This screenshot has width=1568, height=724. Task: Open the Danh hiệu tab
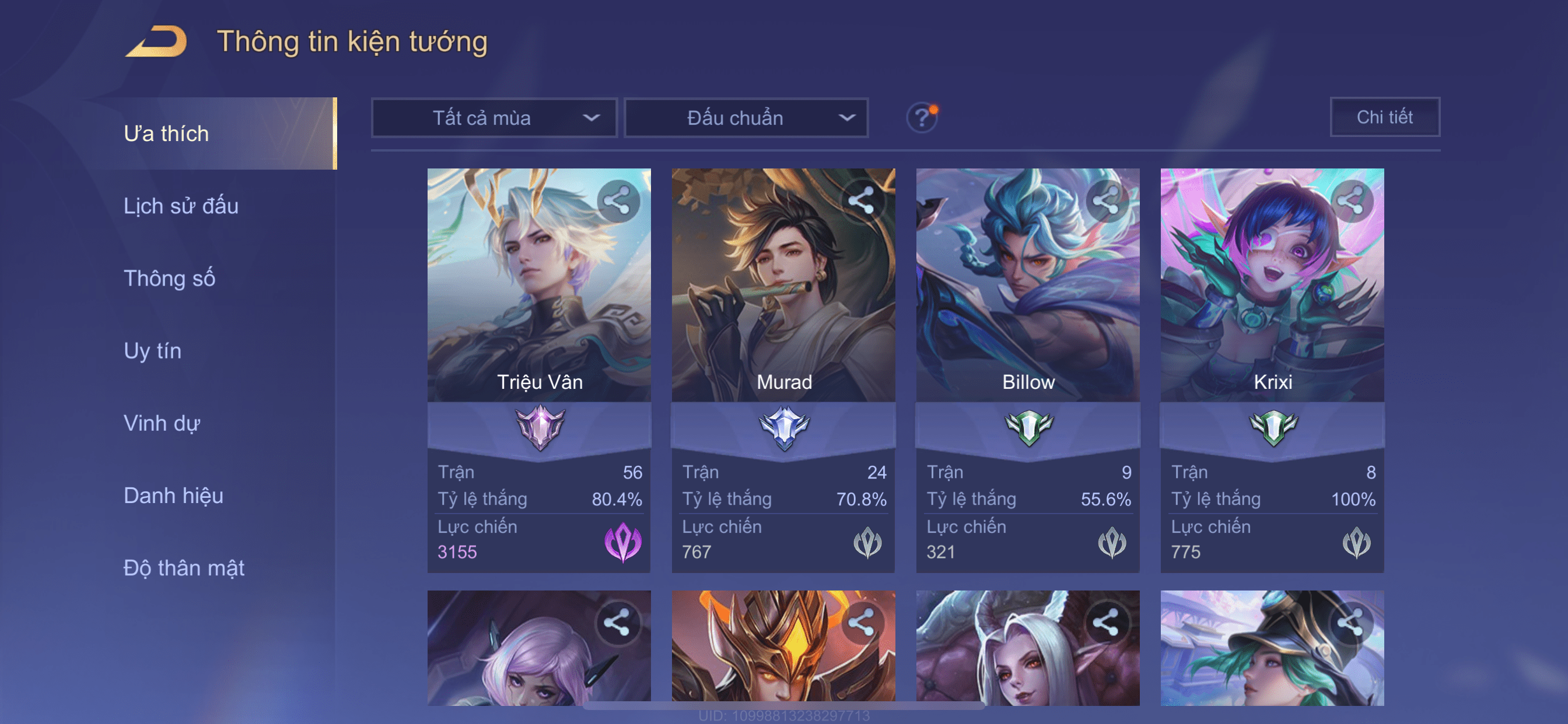(x=173, y=496)
